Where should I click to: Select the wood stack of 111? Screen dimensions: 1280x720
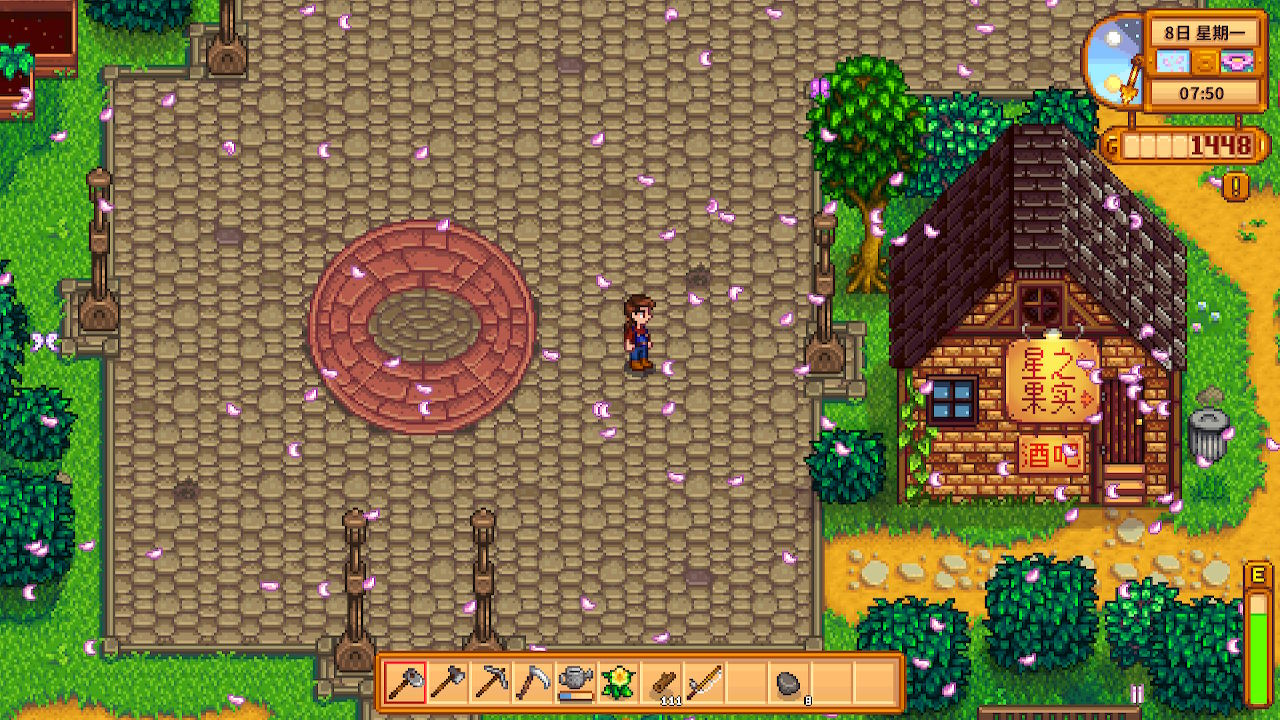[662, 683]
